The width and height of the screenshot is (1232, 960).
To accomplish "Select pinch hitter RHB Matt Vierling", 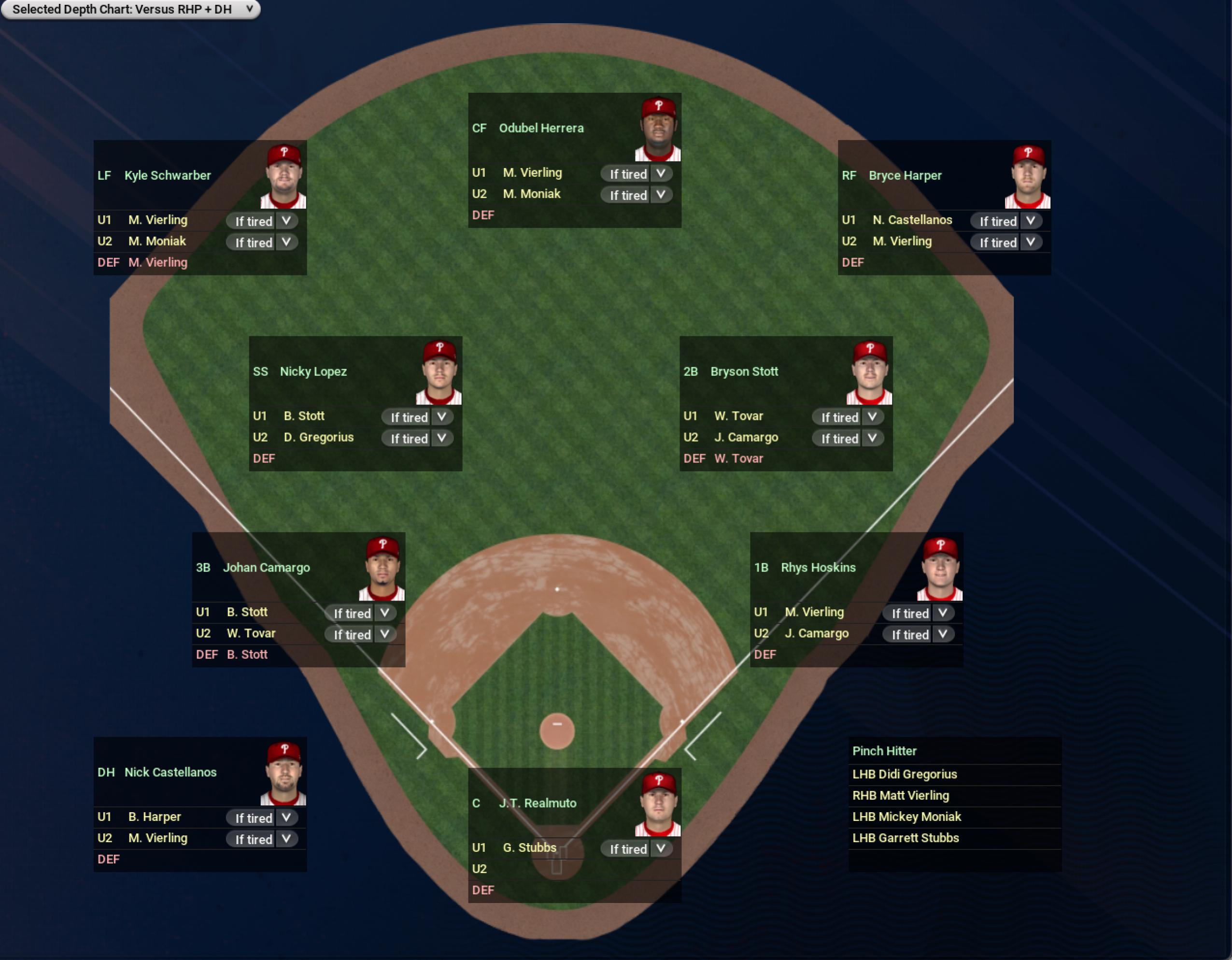I will click(x=900, y=795).
